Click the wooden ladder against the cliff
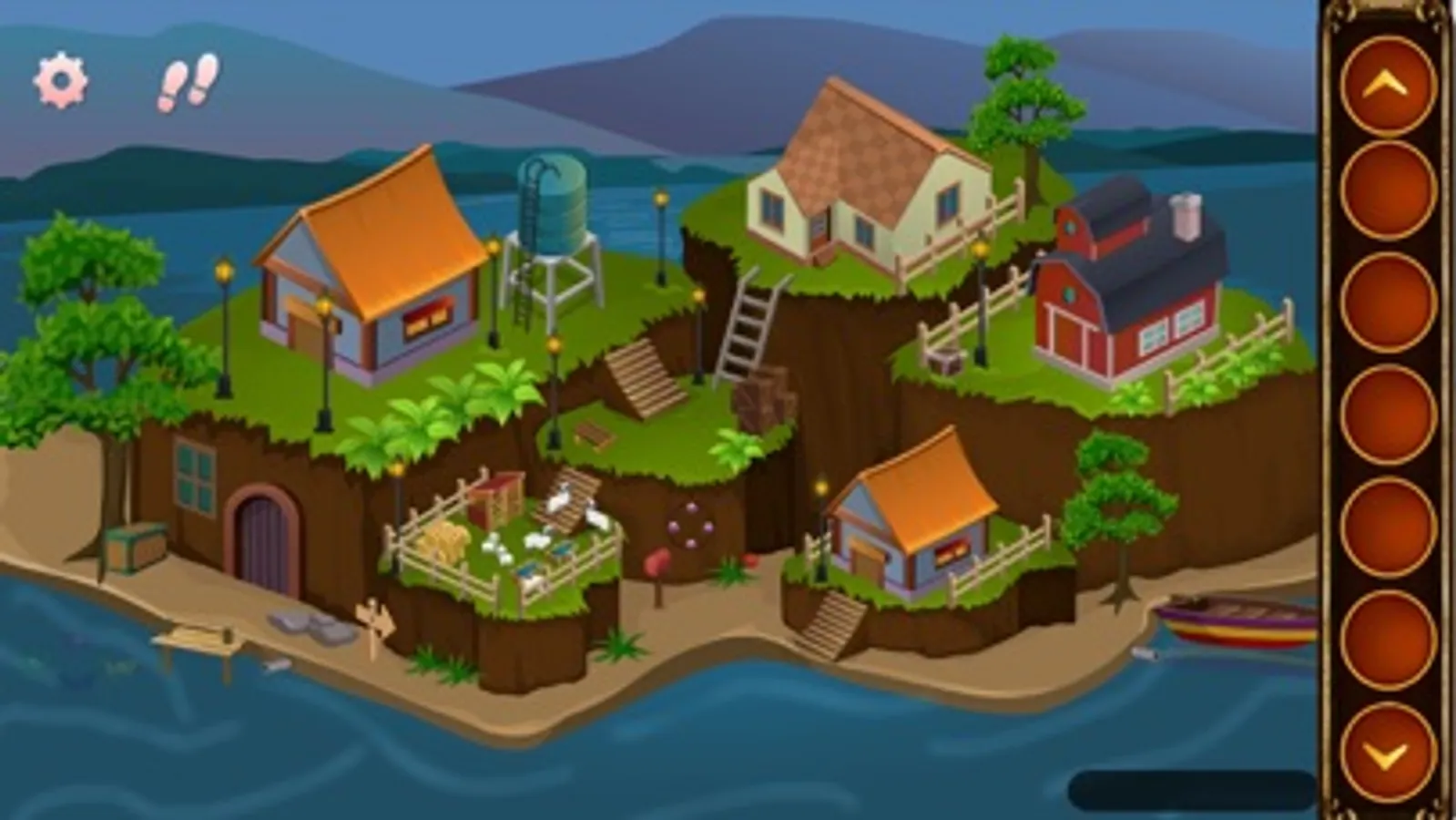 (747, 319)
